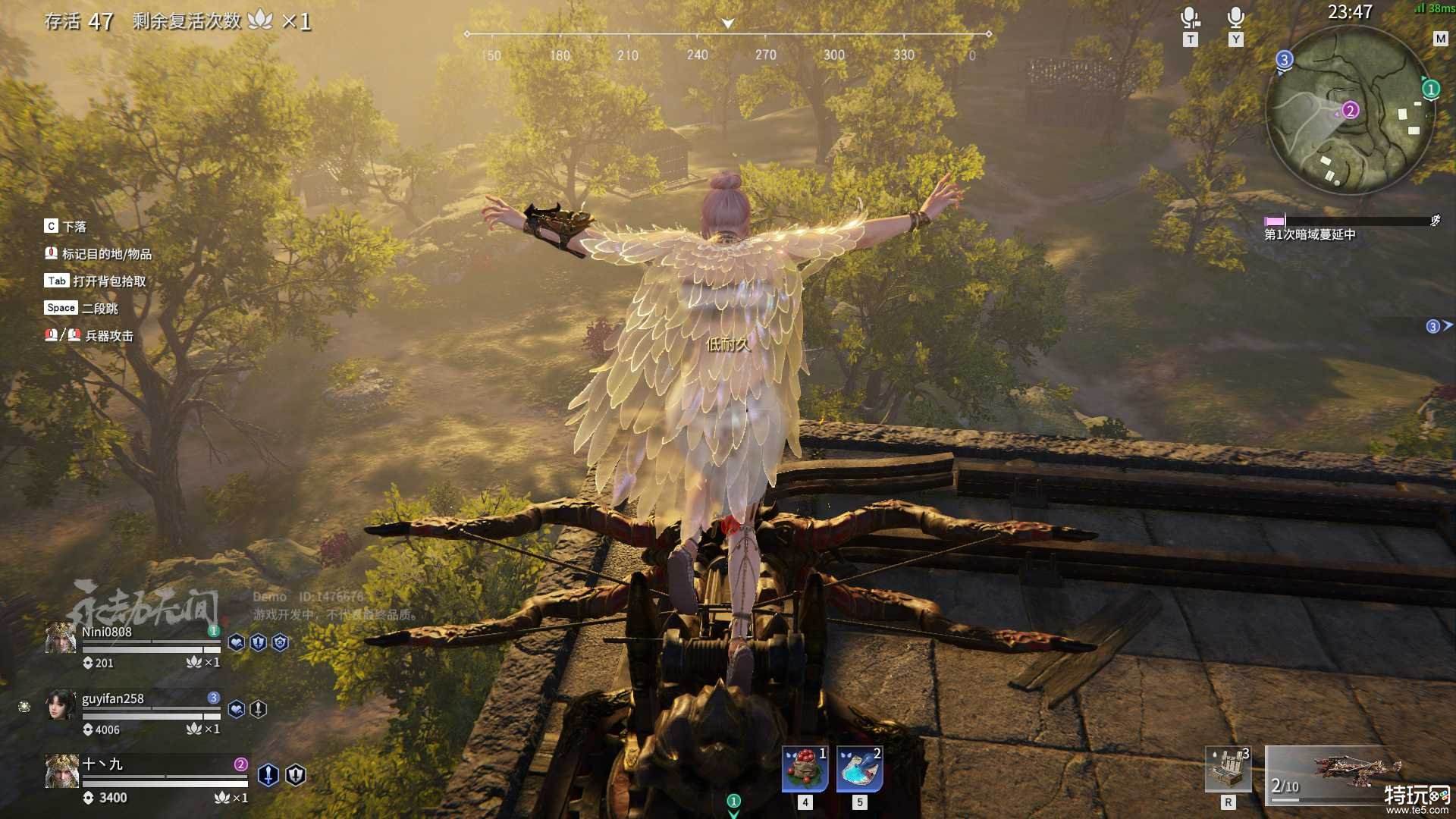Select teammate Nini0808's portrait
This screenshot has width=1456, height=819.
60,639
